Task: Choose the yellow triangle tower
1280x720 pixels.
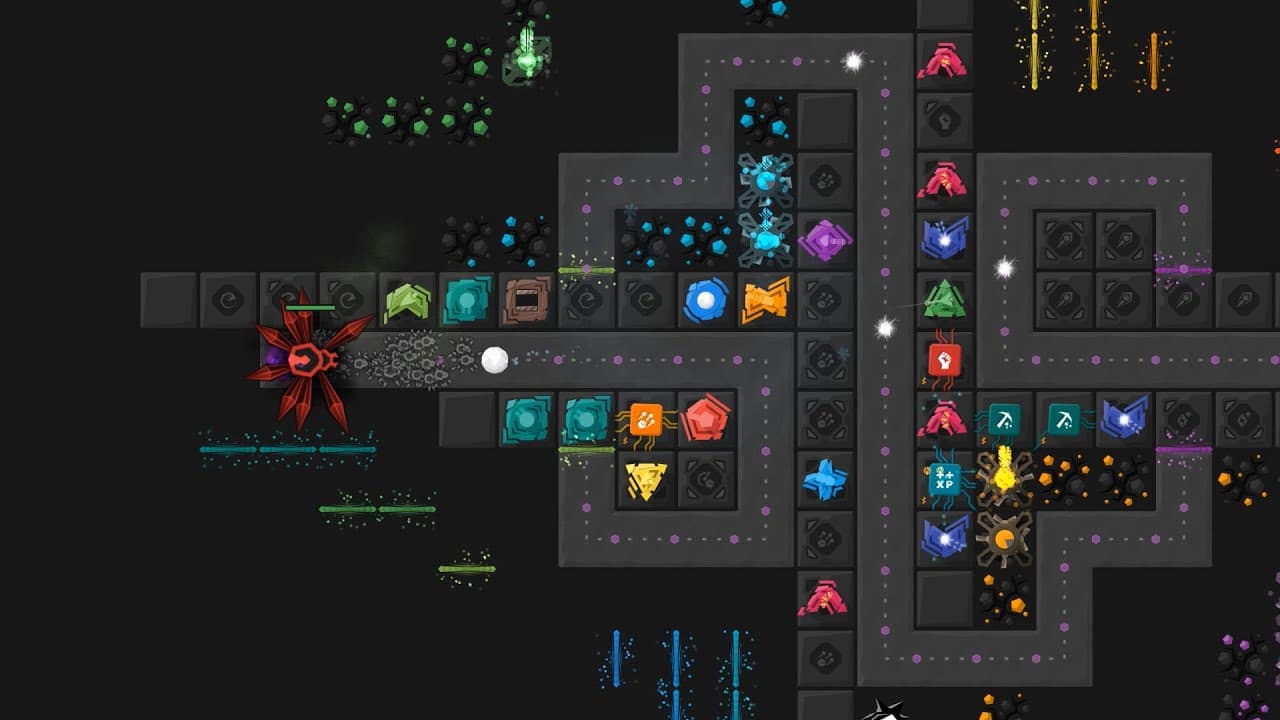Action: pyautogui.click(x=646, y=480)
